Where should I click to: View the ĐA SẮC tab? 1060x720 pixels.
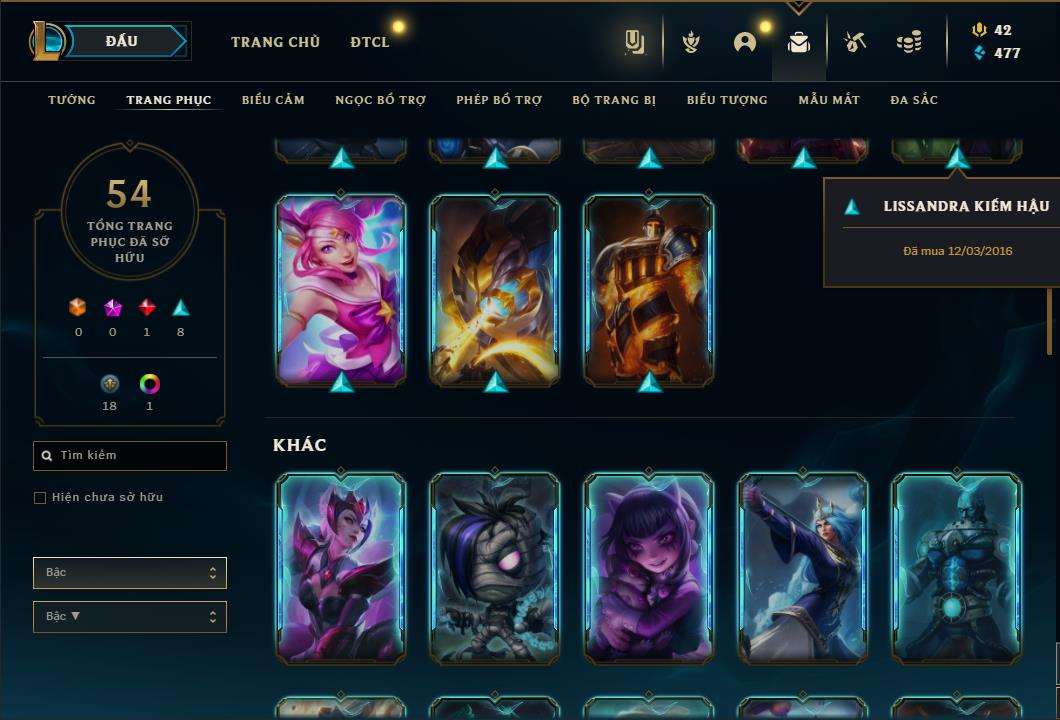tap(914, 100)
